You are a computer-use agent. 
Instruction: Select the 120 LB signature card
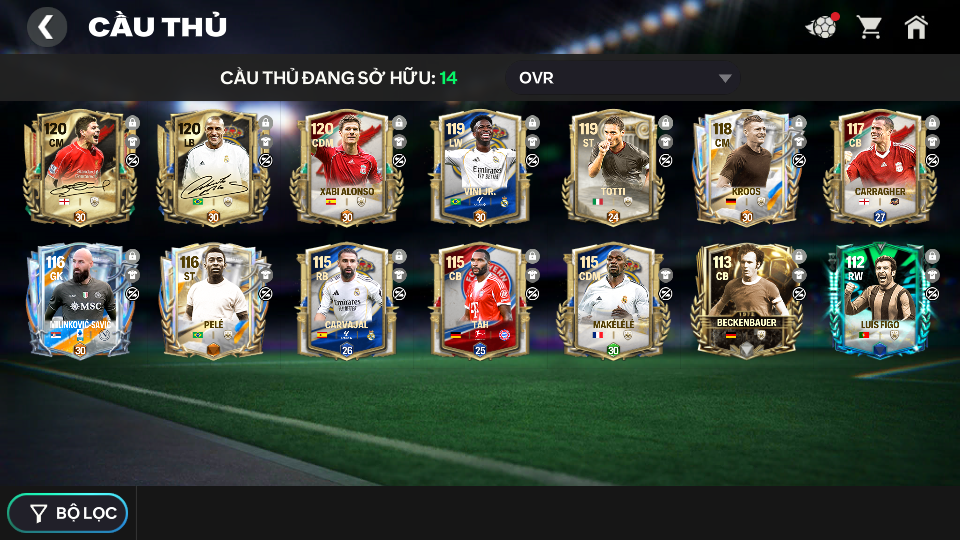pos(212,168)
